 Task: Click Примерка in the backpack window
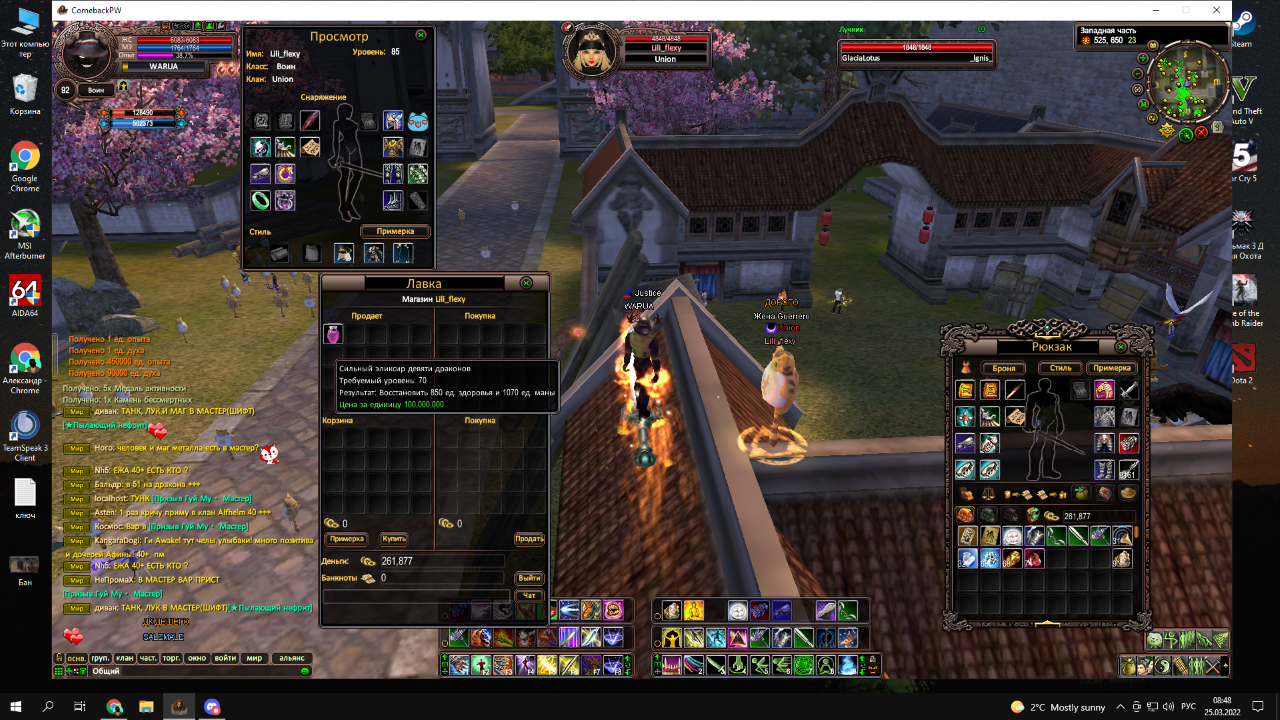click(x=1112, y=368)
